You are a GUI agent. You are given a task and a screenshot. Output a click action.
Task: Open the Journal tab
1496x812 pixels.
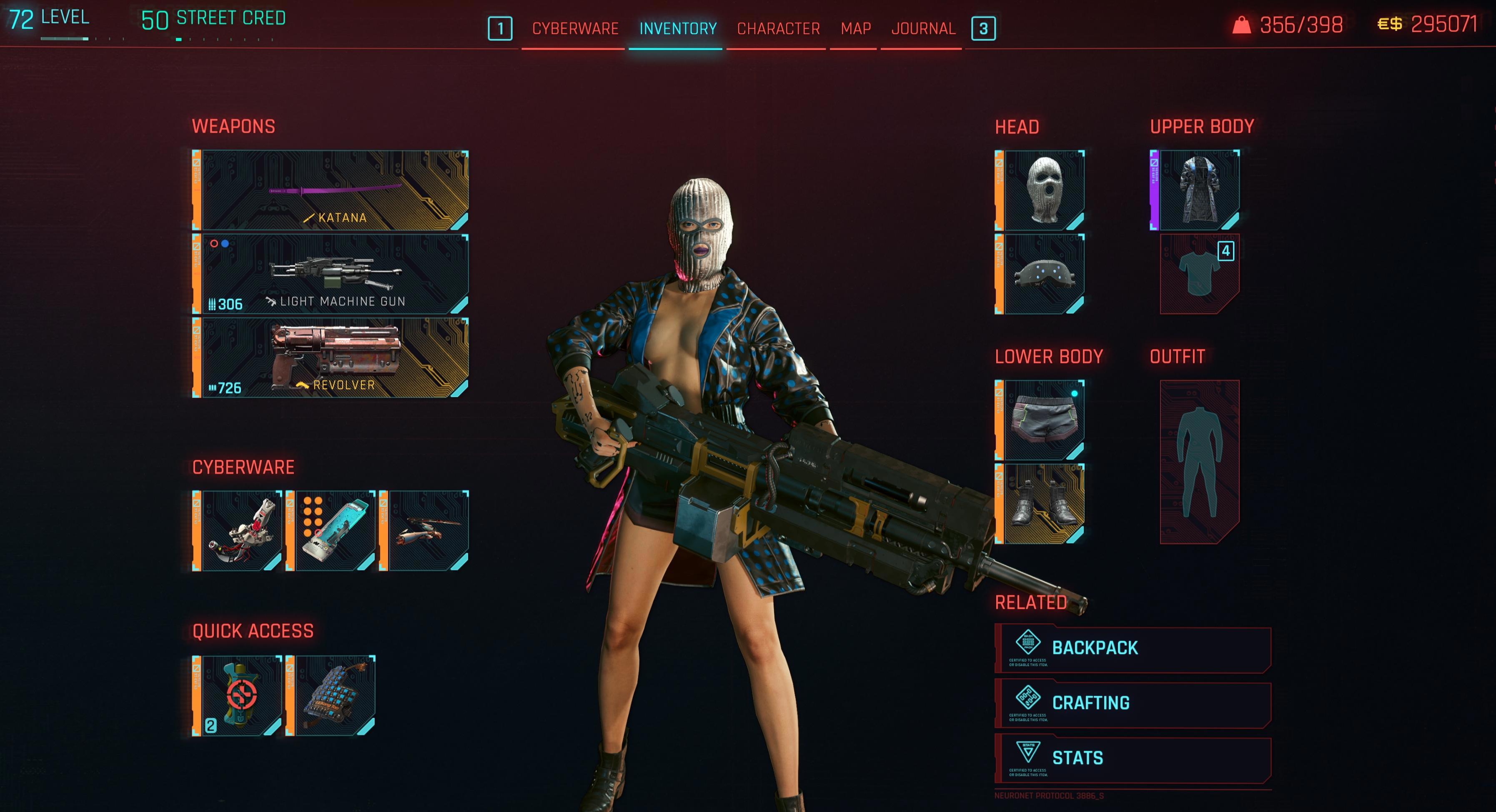click(923, 28)
